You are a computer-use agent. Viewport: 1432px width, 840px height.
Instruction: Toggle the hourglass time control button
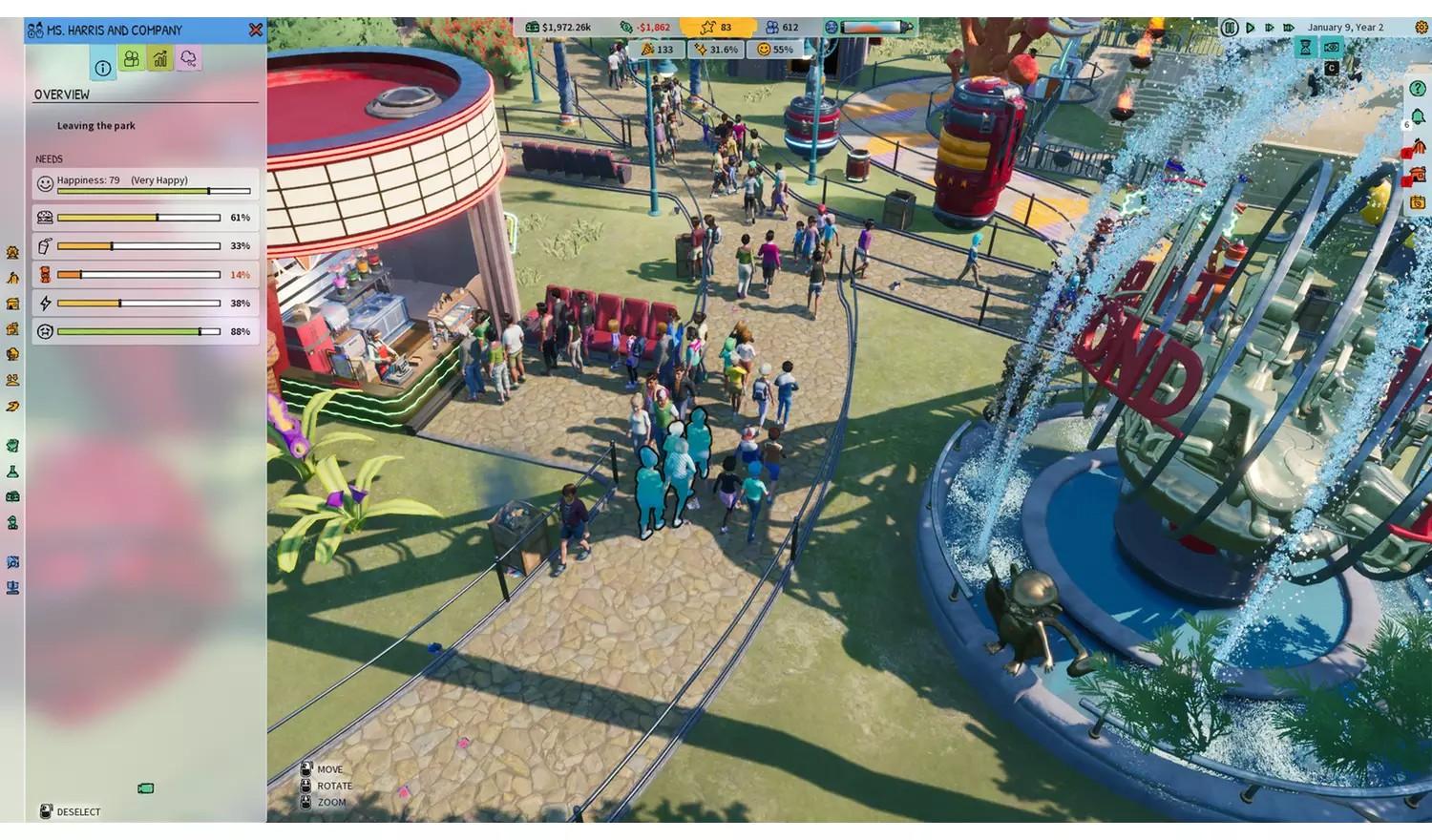(x=1305, y=47)
